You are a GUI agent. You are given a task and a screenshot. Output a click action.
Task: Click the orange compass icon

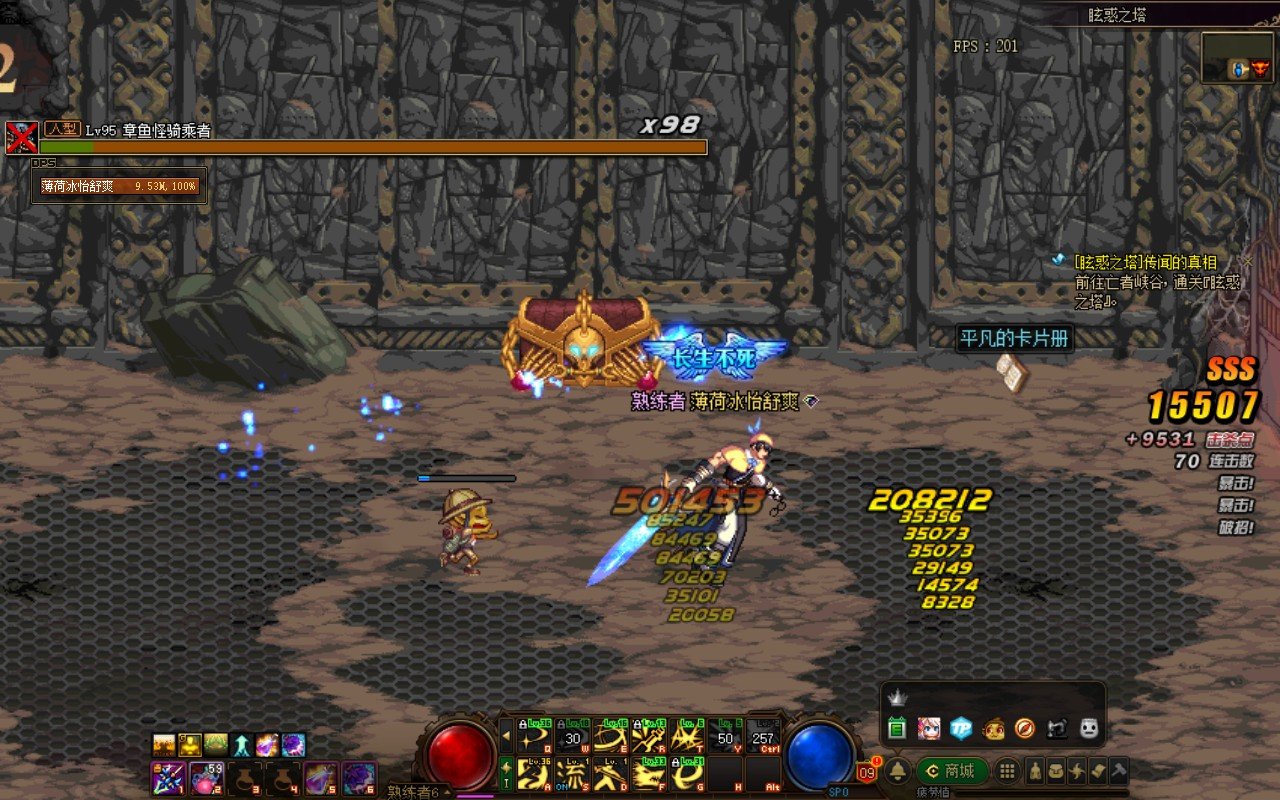tap(1024, 728)
